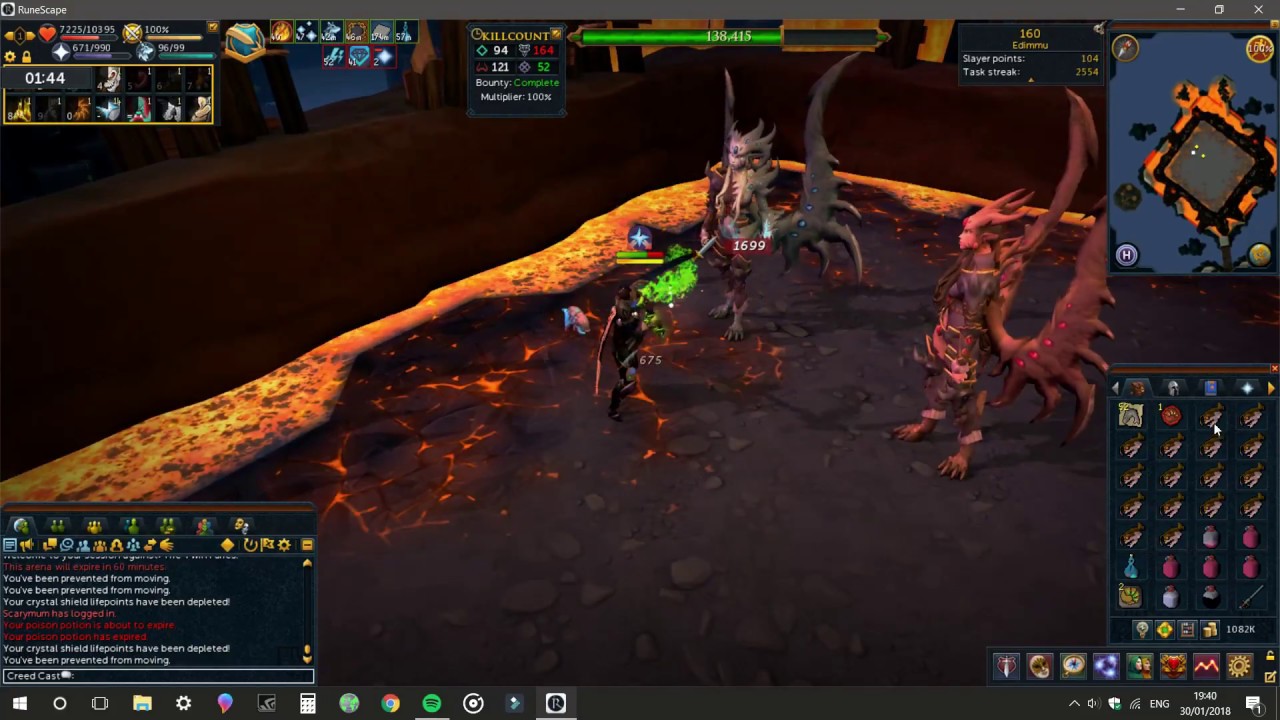Switch to the worn equipment helmet tab
1280x720 pixels.
click(x=1174, y=388)
